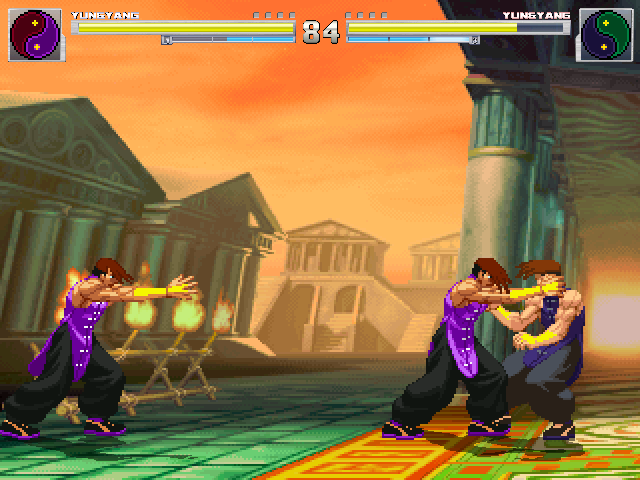Click player two's green-blue yin-yang portrait
The image size is (640, 480).
(606, 33)
